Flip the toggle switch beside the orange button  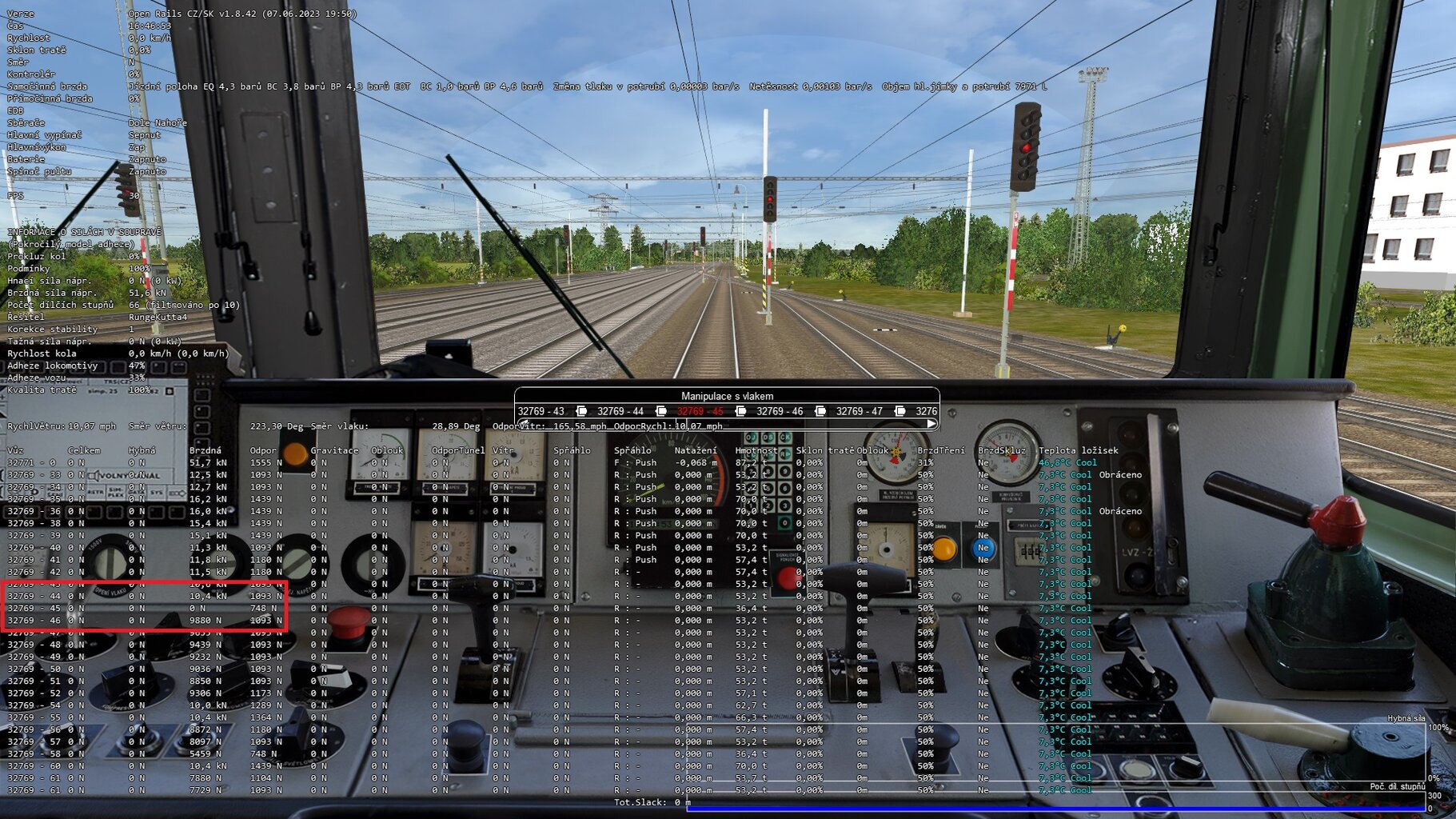tap(980, 549)
